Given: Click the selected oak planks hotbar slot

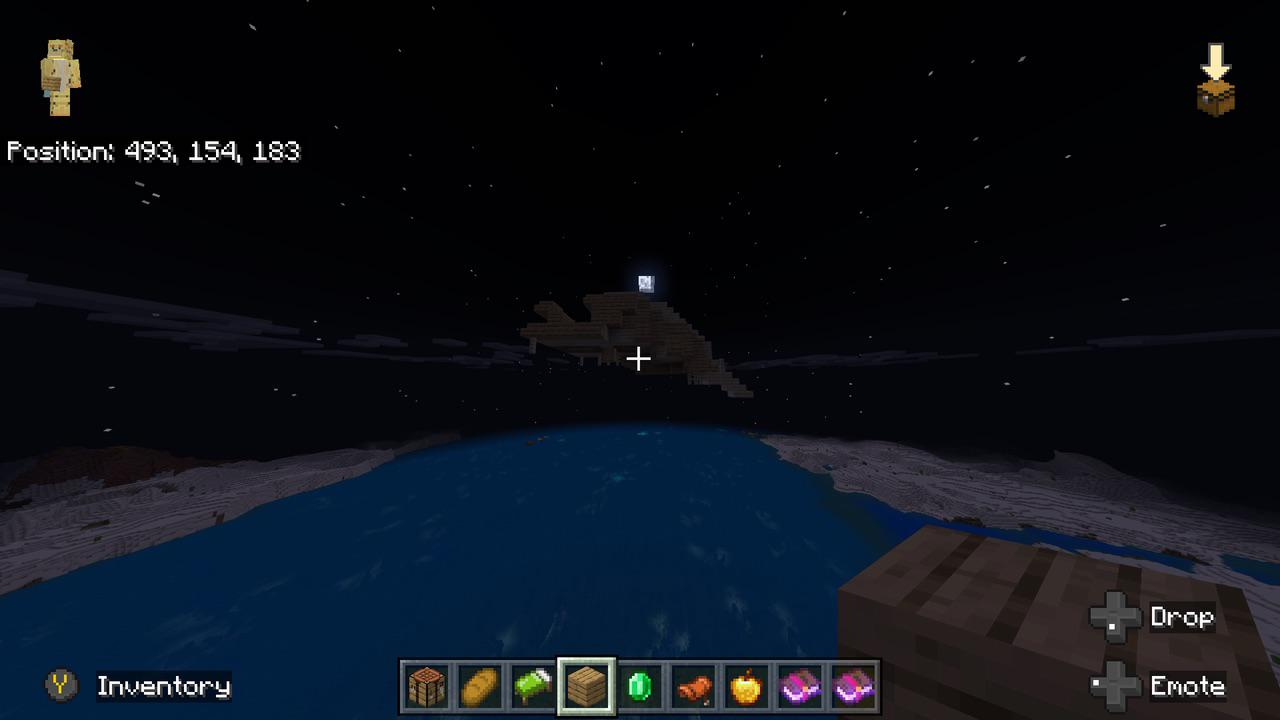Looking at the screenshot, I should click(585, 684).
